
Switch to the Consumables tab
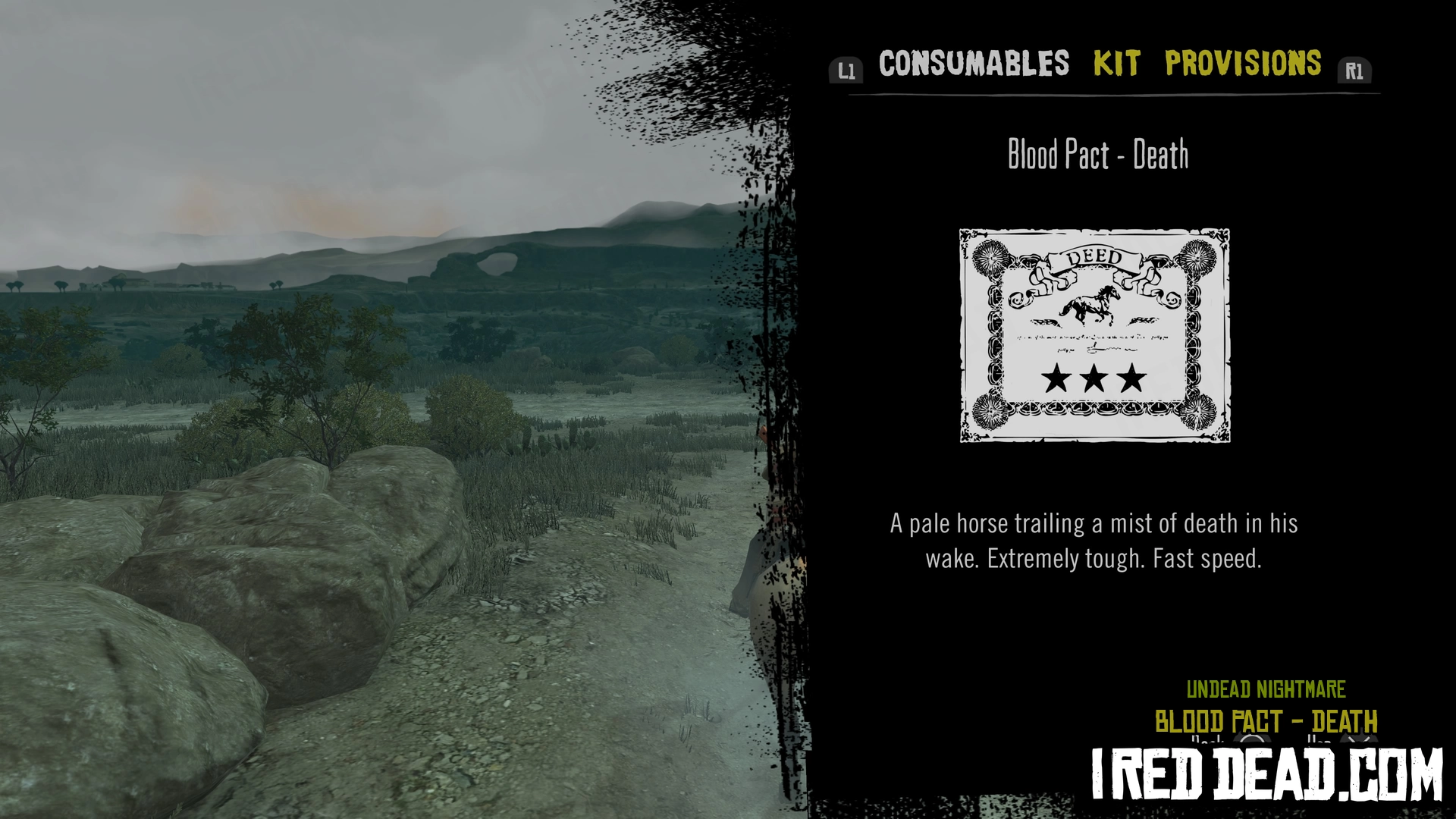(x=974, y=64)
